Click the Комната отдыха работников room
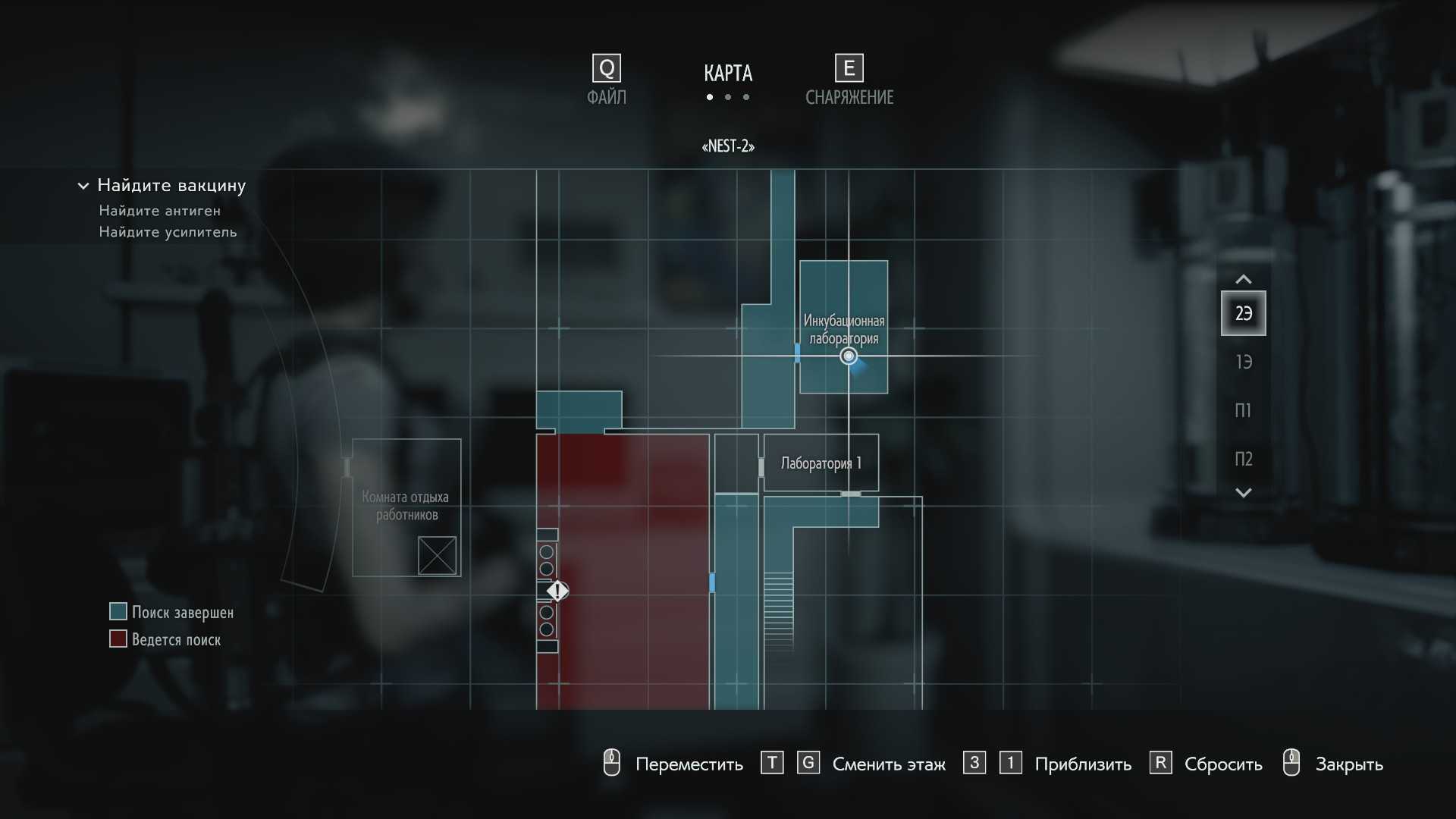This screenshot has height=819, width=1456. tap(406, 506)
